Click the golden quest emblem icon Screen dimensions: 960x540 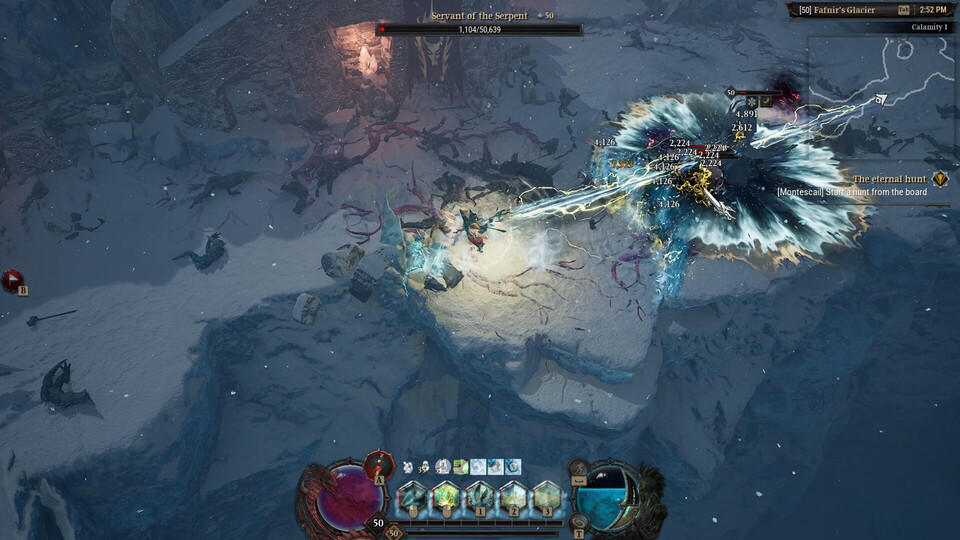click(x=940, y=179)
